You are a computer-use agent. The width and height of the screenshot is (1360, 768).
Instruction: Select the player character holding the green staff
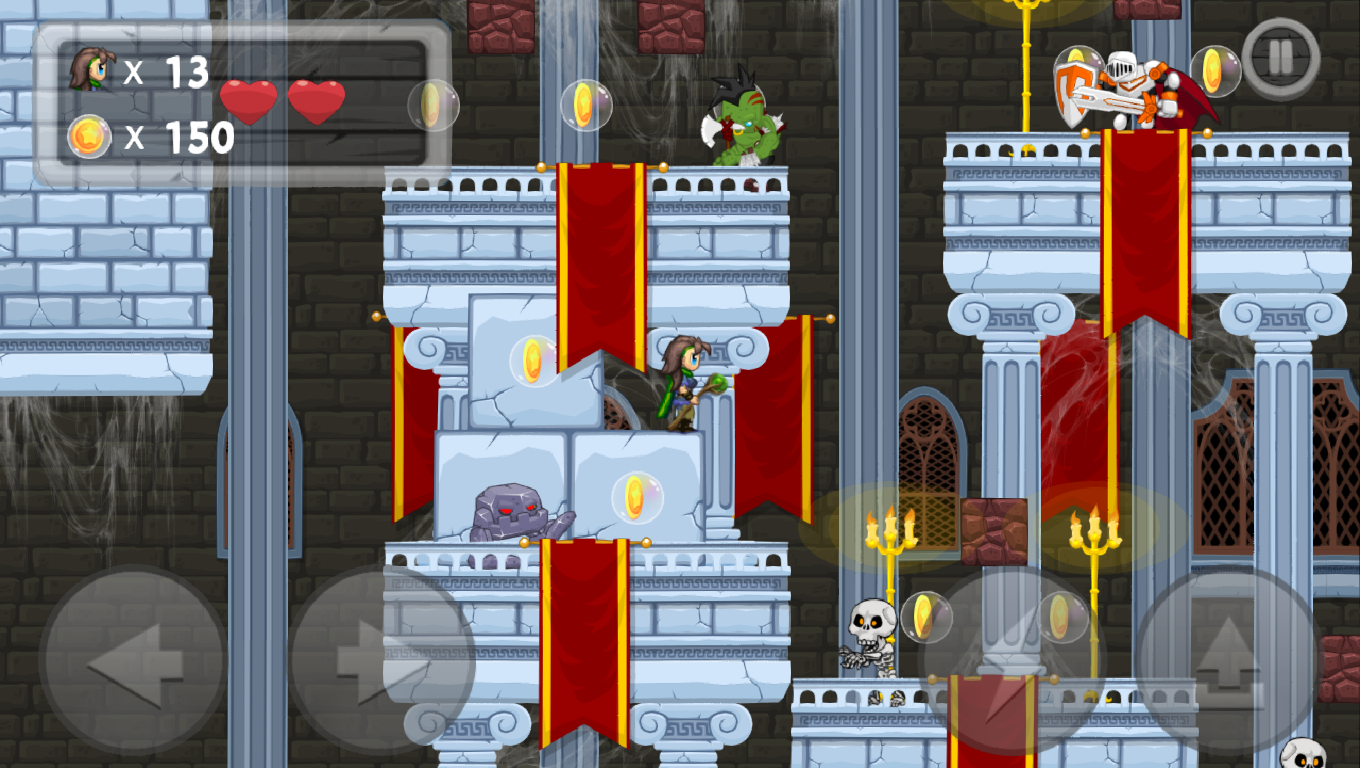tap(682, 383)
